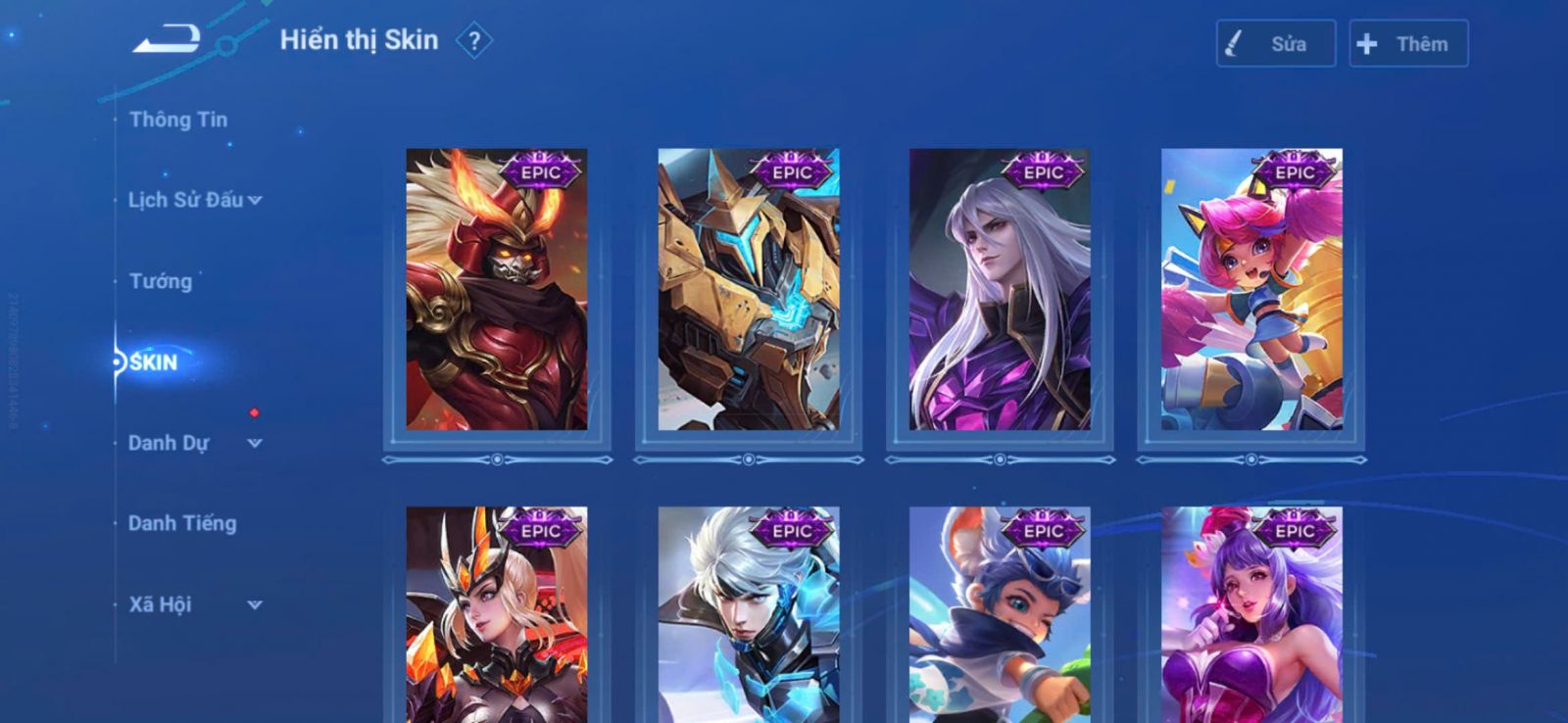Go back using the top-left back arrow
1568x723 pixels.
tap(167, 39)
